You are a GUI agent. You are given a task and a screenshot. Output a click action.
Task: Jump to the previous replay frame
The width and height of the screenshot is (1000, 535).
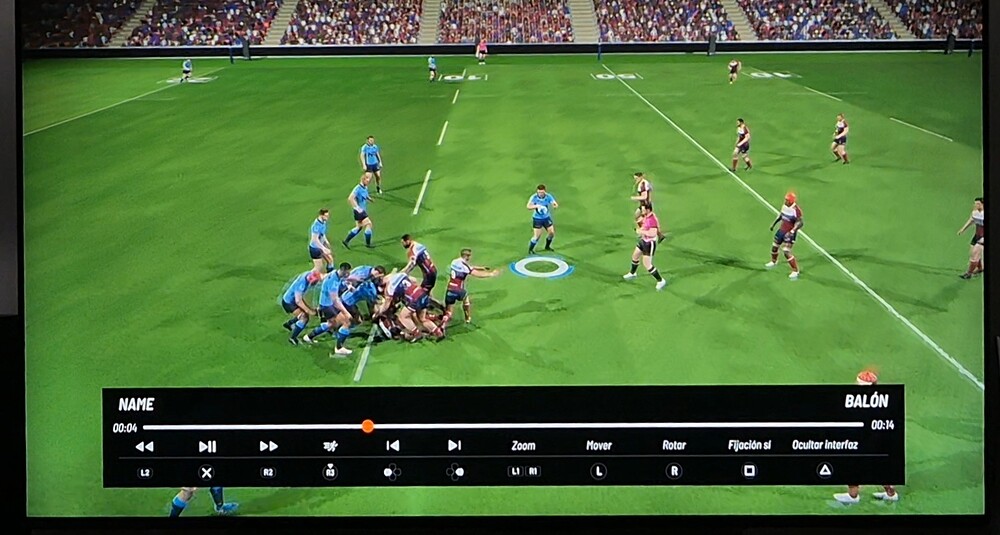393,446
